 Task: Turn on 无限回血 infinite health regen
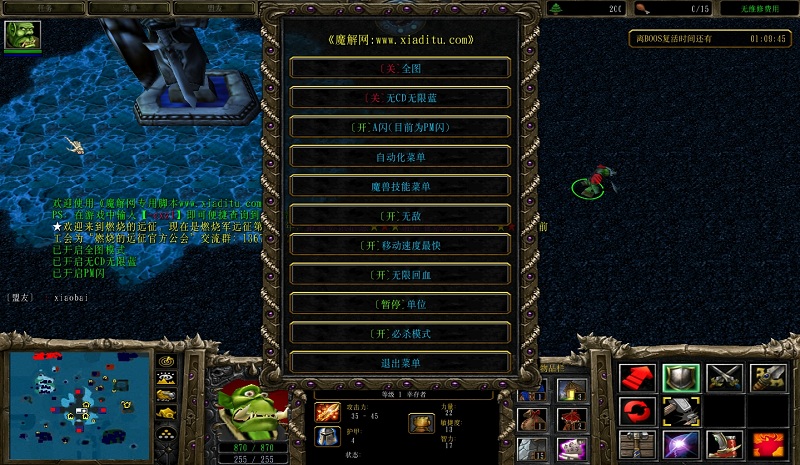pos(400,274)
